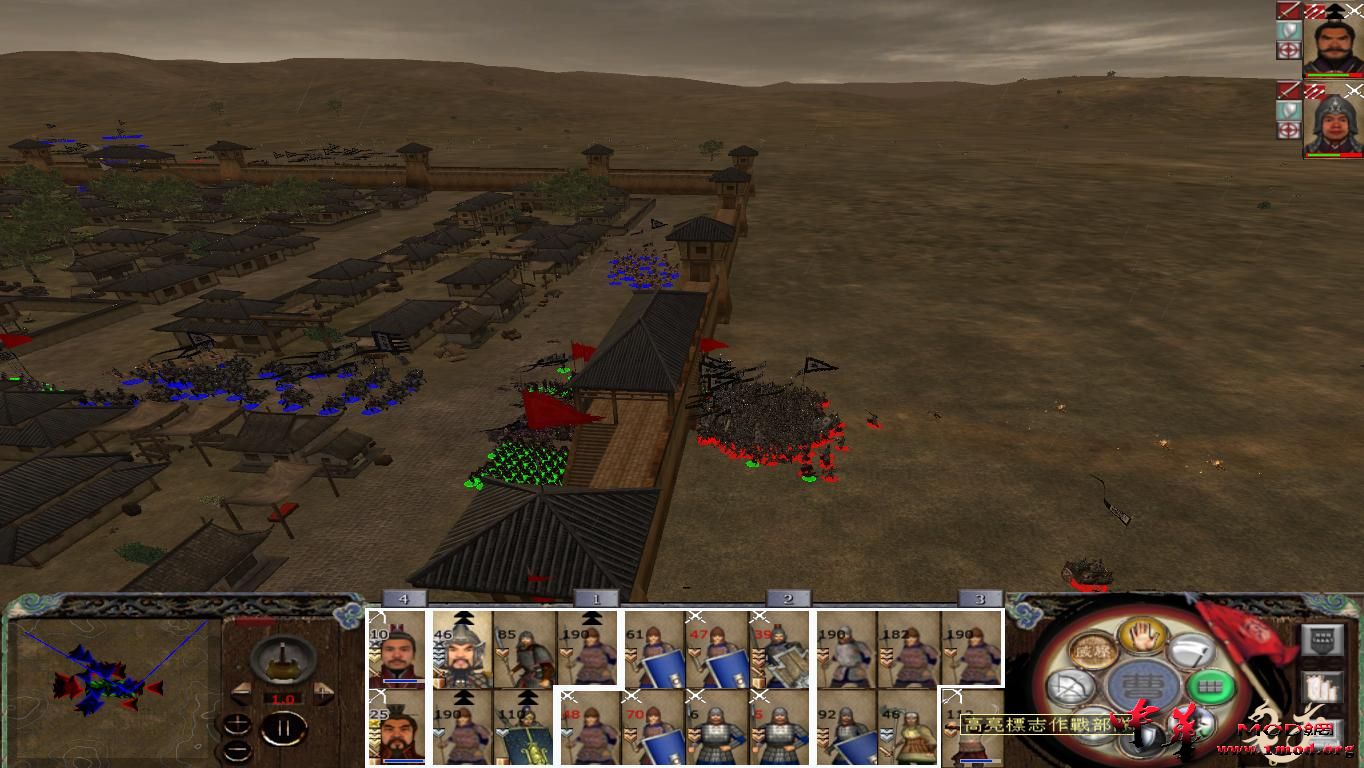
Task: Increase battle speed with the right arrow stepper
Action: [323, 692]
